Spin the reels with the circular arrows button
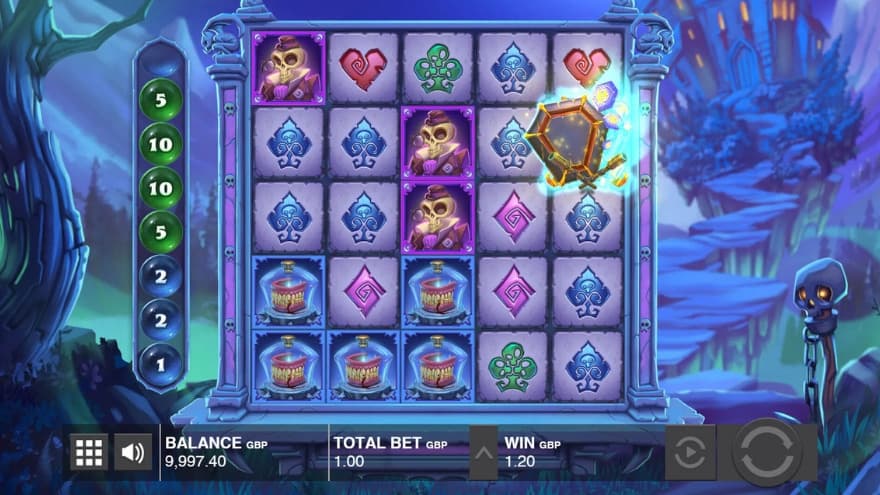The height and width of the screenshot is (495, 880). [x=767, y=452]
